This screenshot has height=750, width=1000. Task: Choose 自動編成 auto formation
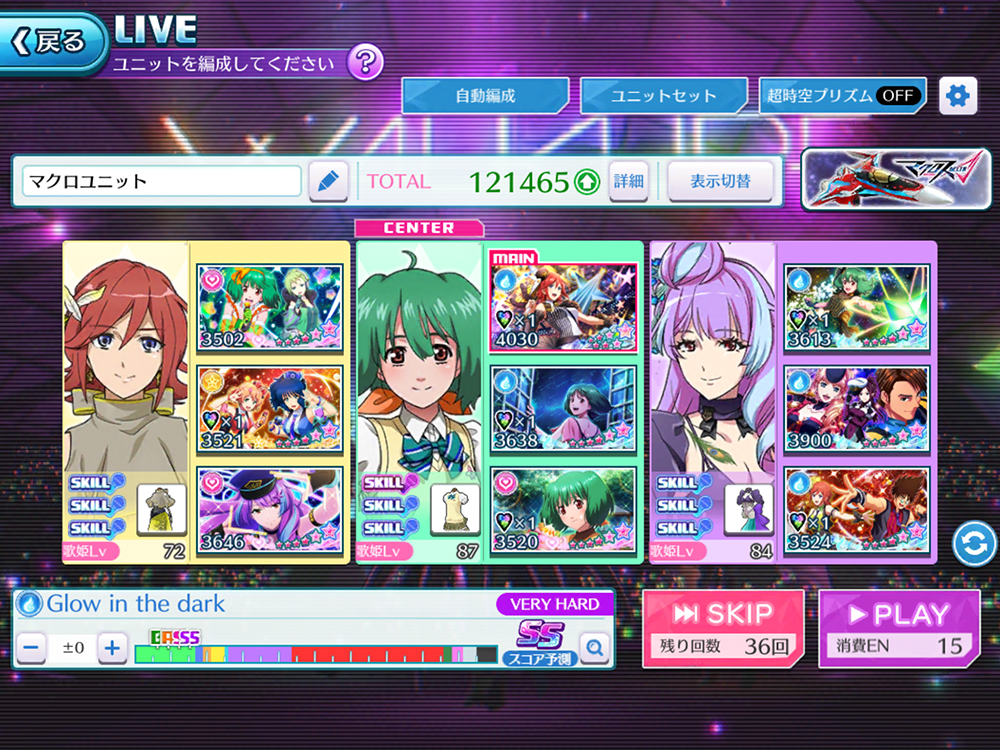485,97
